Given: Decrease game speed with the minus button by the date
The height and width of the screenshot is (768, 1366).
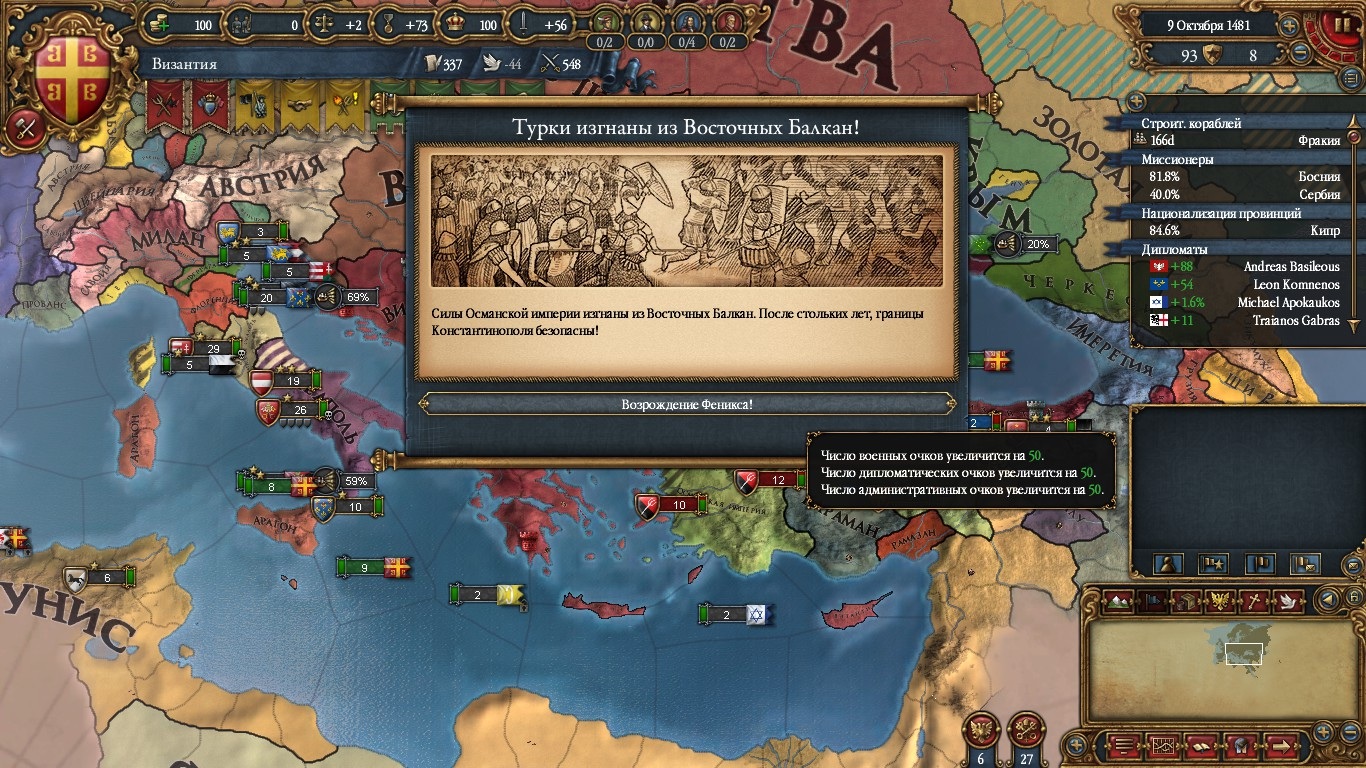Looking at the screenshot, I should click(1300, 53).
